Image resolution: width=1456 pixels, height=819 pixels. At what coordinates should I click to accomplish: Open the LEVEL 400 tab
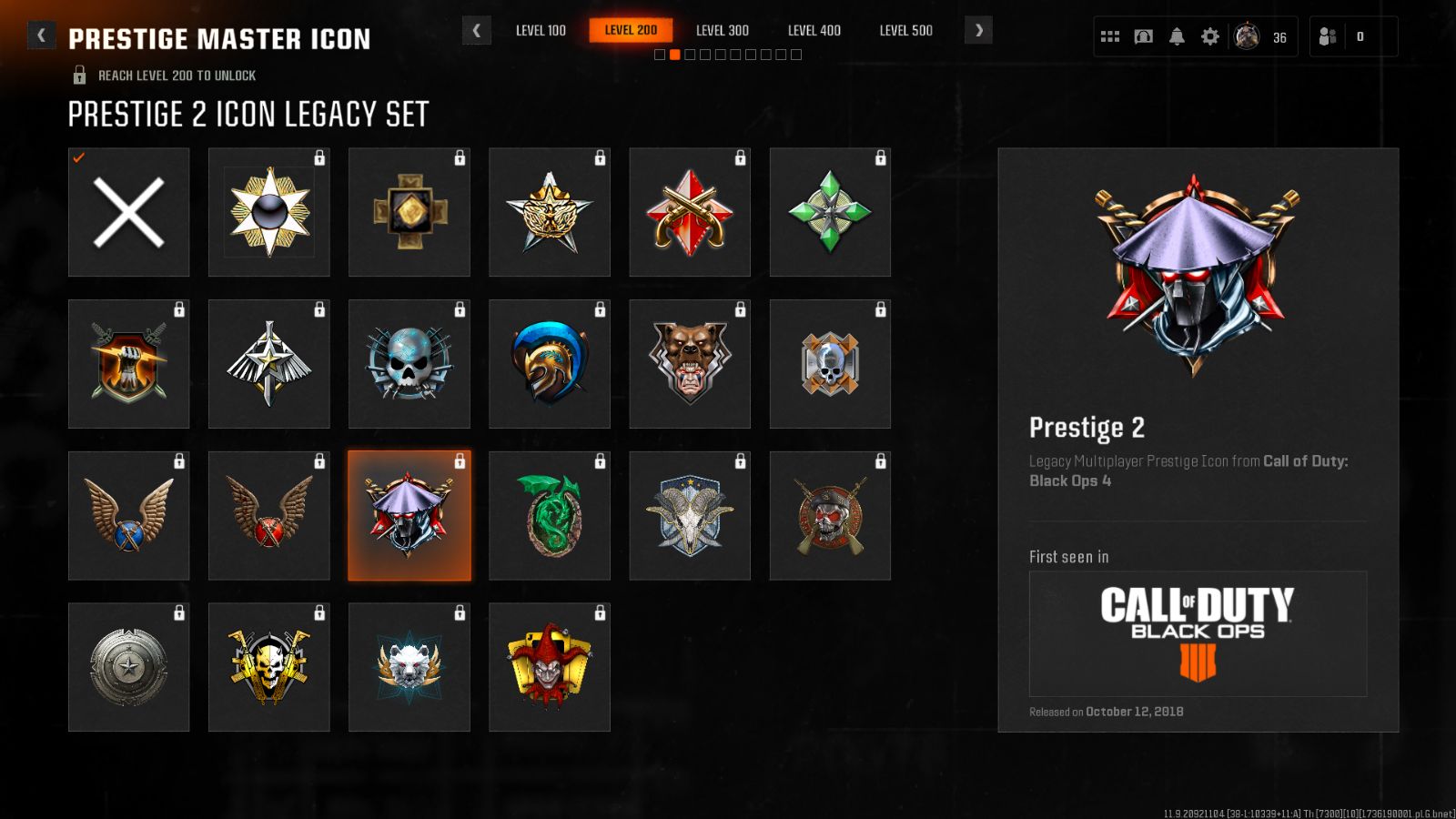tap(813, 30)
